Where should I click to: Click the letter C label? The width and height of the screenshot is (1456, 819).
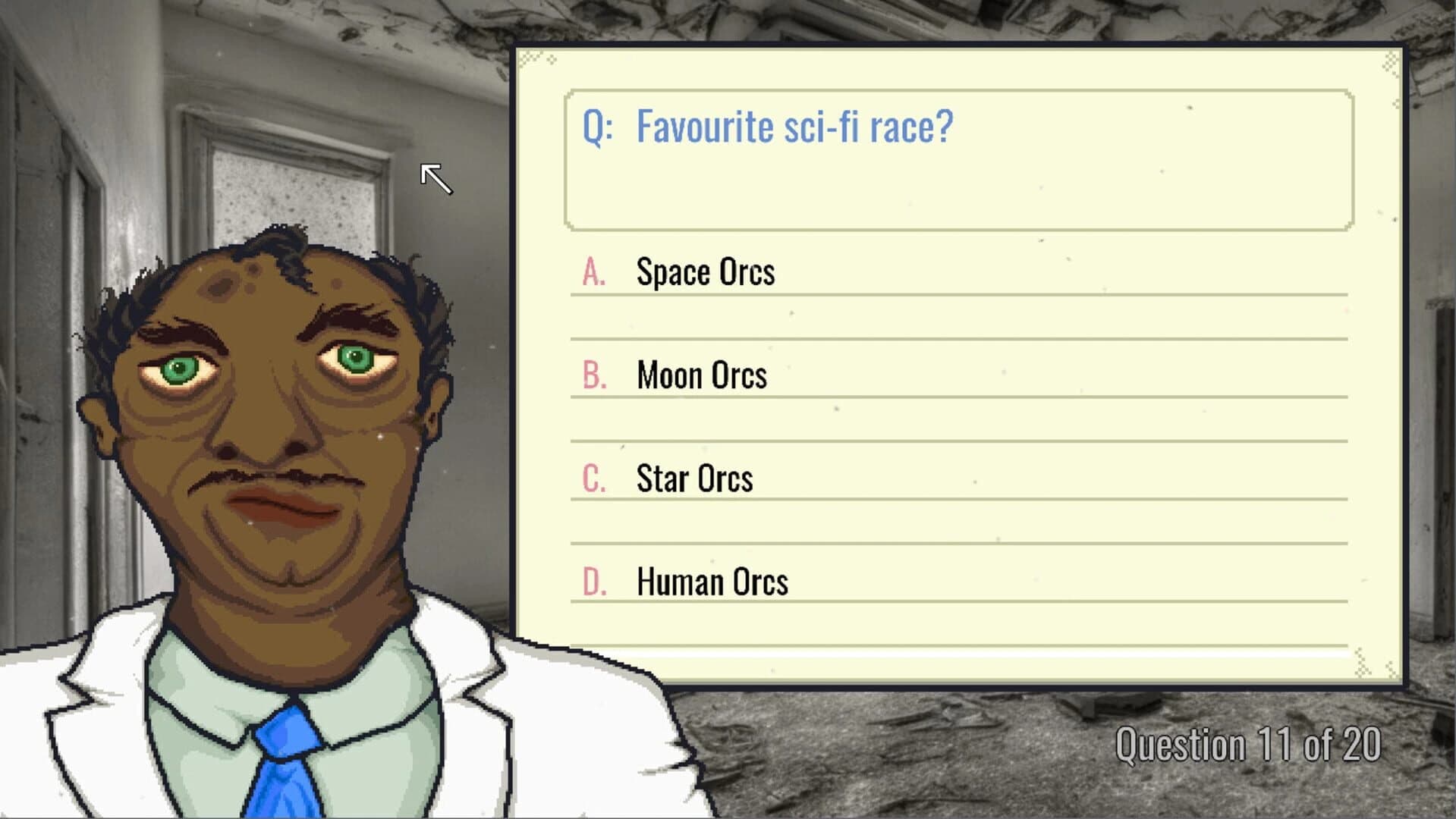click(x=594, y=478)
